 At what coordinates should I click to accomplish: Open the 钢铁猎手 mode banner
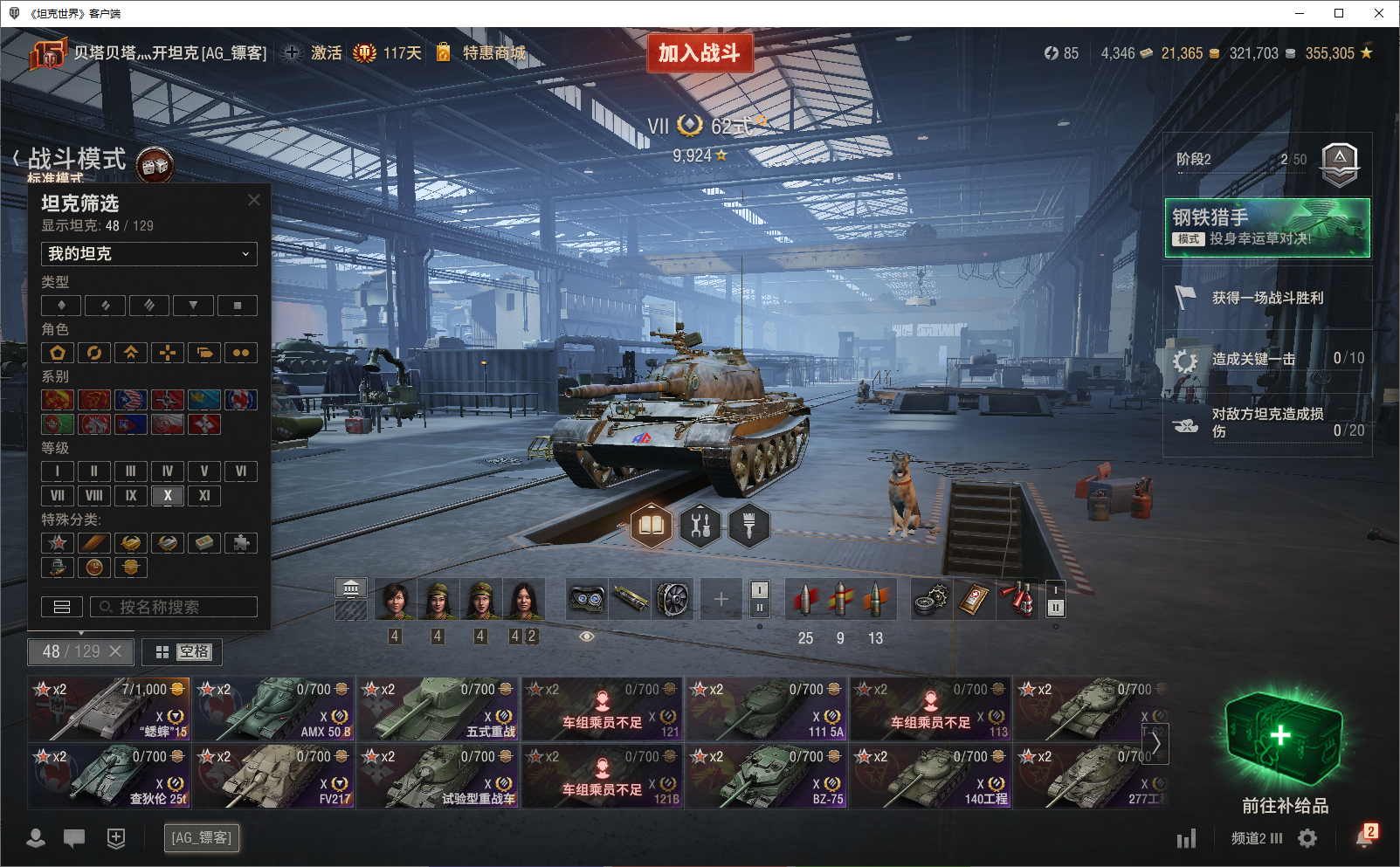pyautogui.click(x=1266, y=228)
